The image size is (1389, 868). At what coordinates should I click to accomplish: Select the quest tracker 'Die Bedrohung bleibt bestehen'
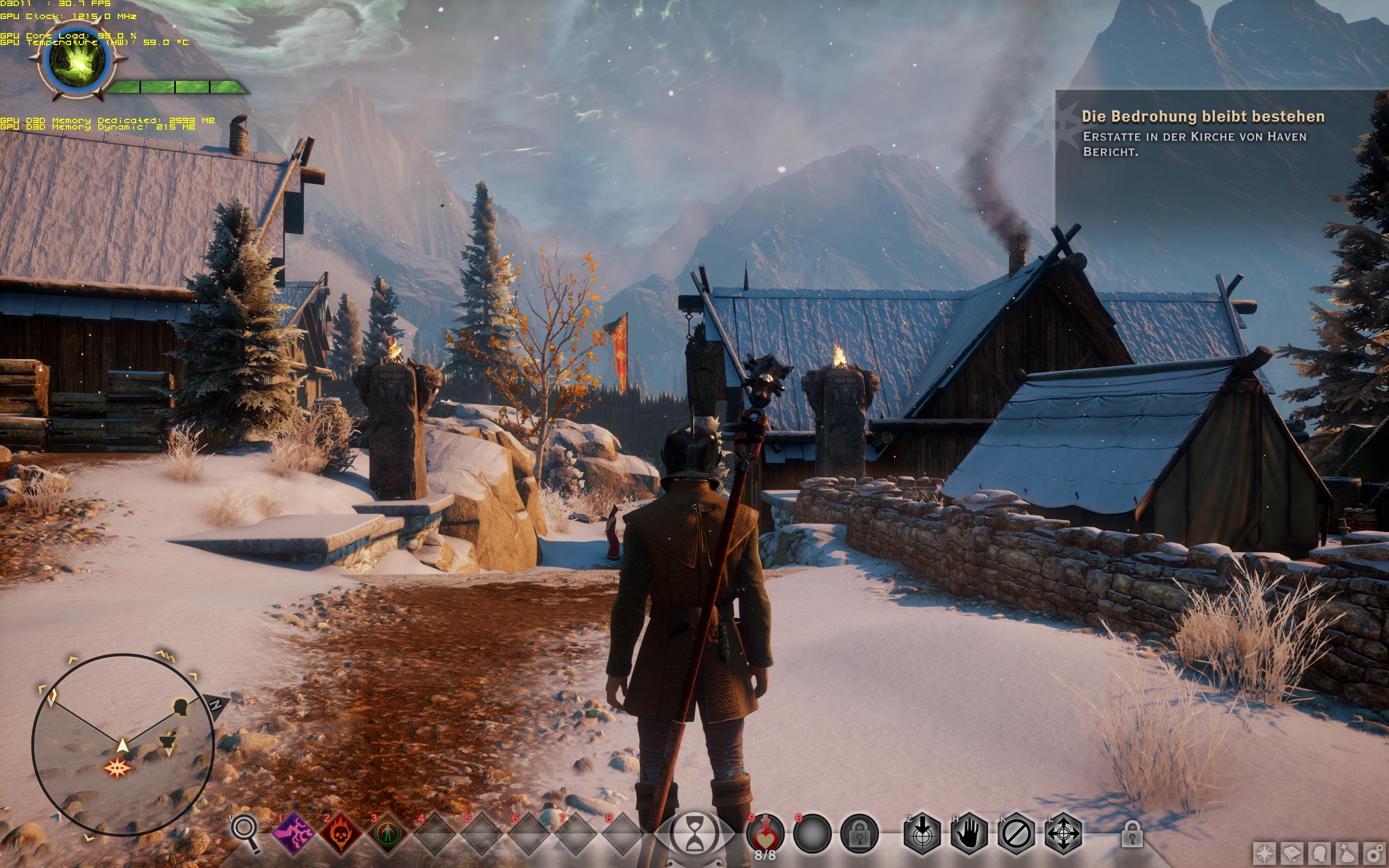click(x=1202, y=117)
